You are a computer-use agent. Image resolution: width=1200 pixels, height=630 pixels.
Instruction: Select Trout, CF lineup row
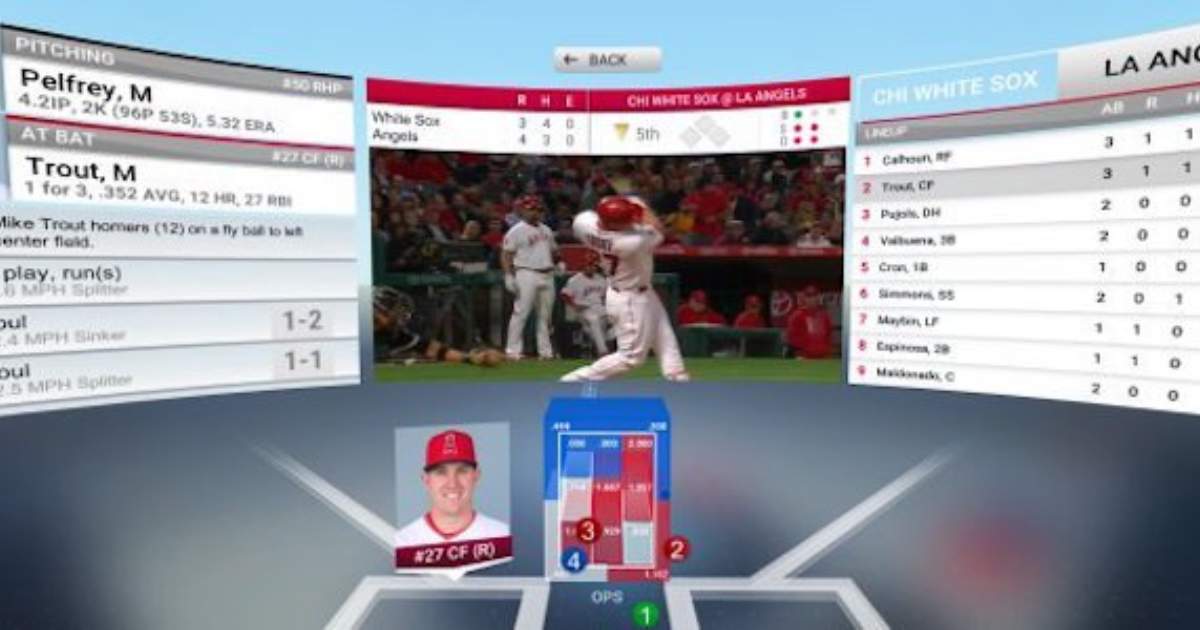(909, 186)
